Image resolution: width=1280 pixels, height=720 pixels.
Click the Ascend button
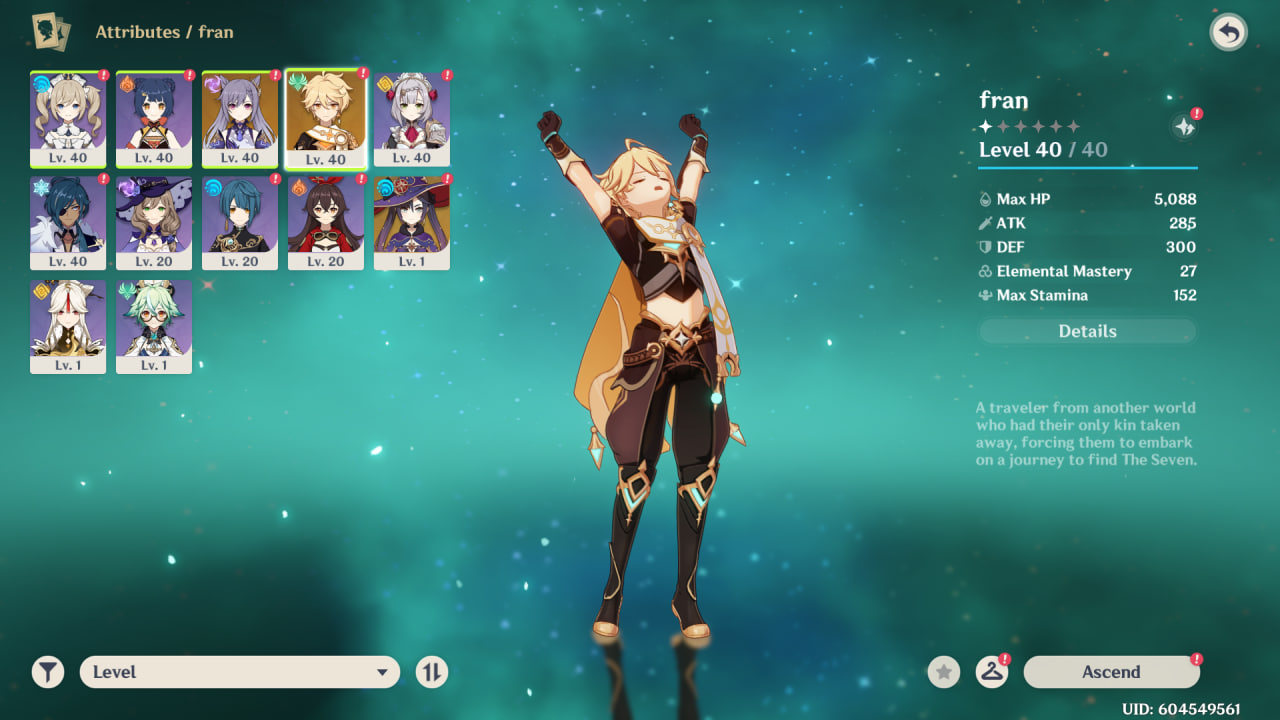[x=1111, y=672]
